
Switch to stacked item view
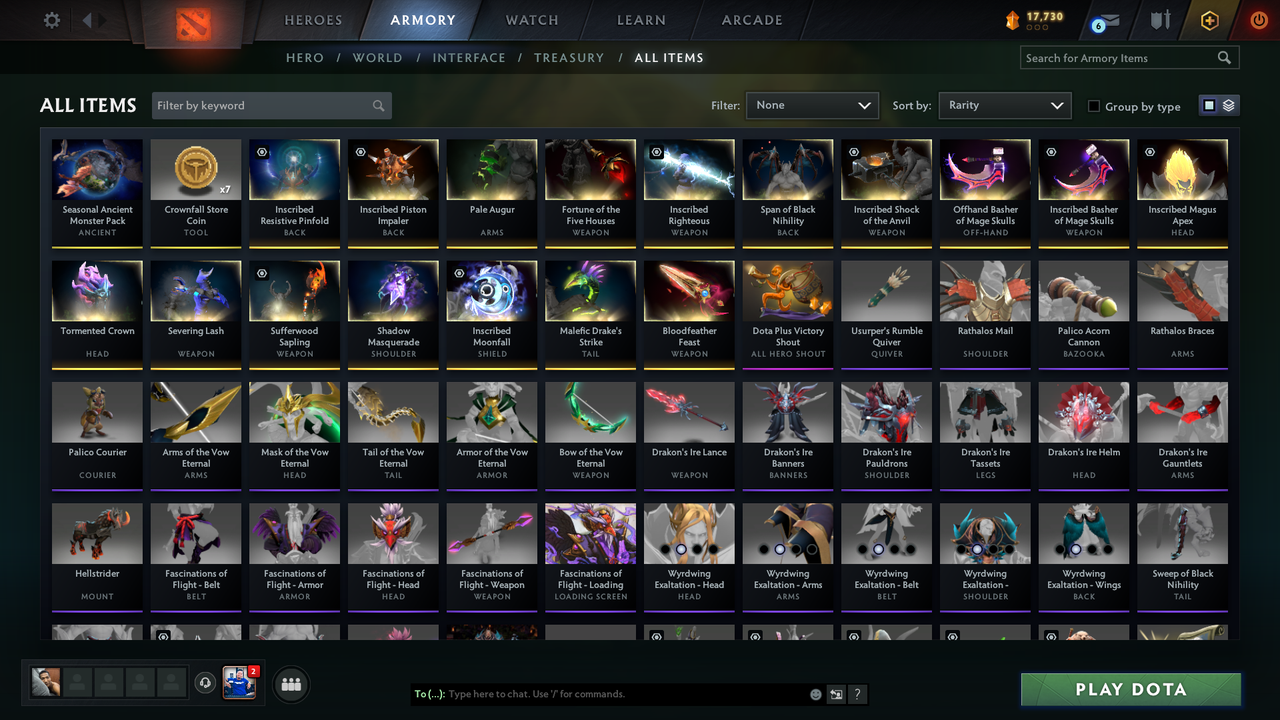point(1228,105)
